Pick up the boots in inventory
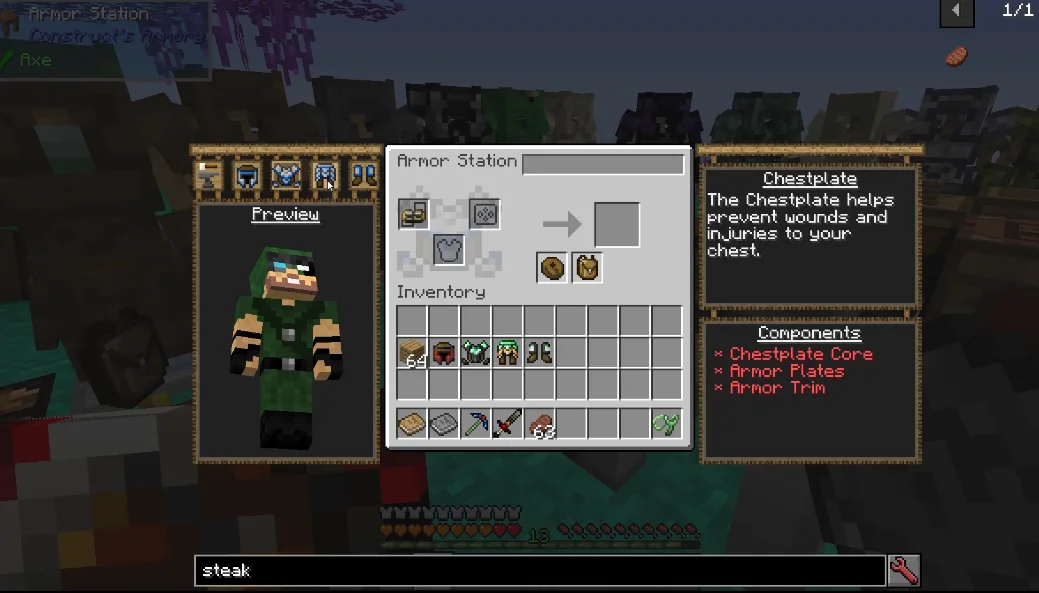Image resolution: width=1039 pixels, height=593 pixels. [x=539, y=353]
